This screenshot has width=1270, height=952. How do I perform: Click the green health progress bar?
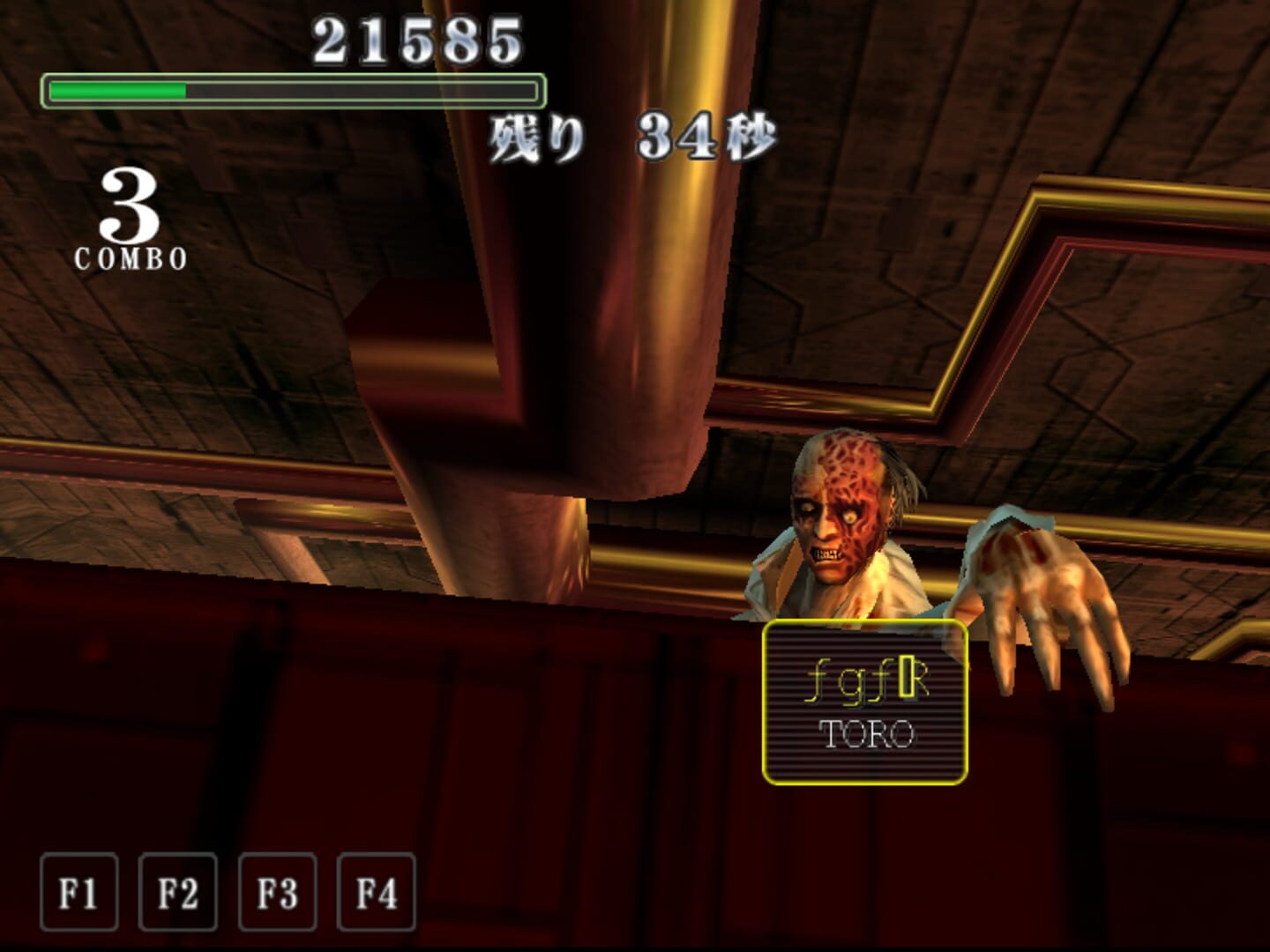tap(119, 88)
